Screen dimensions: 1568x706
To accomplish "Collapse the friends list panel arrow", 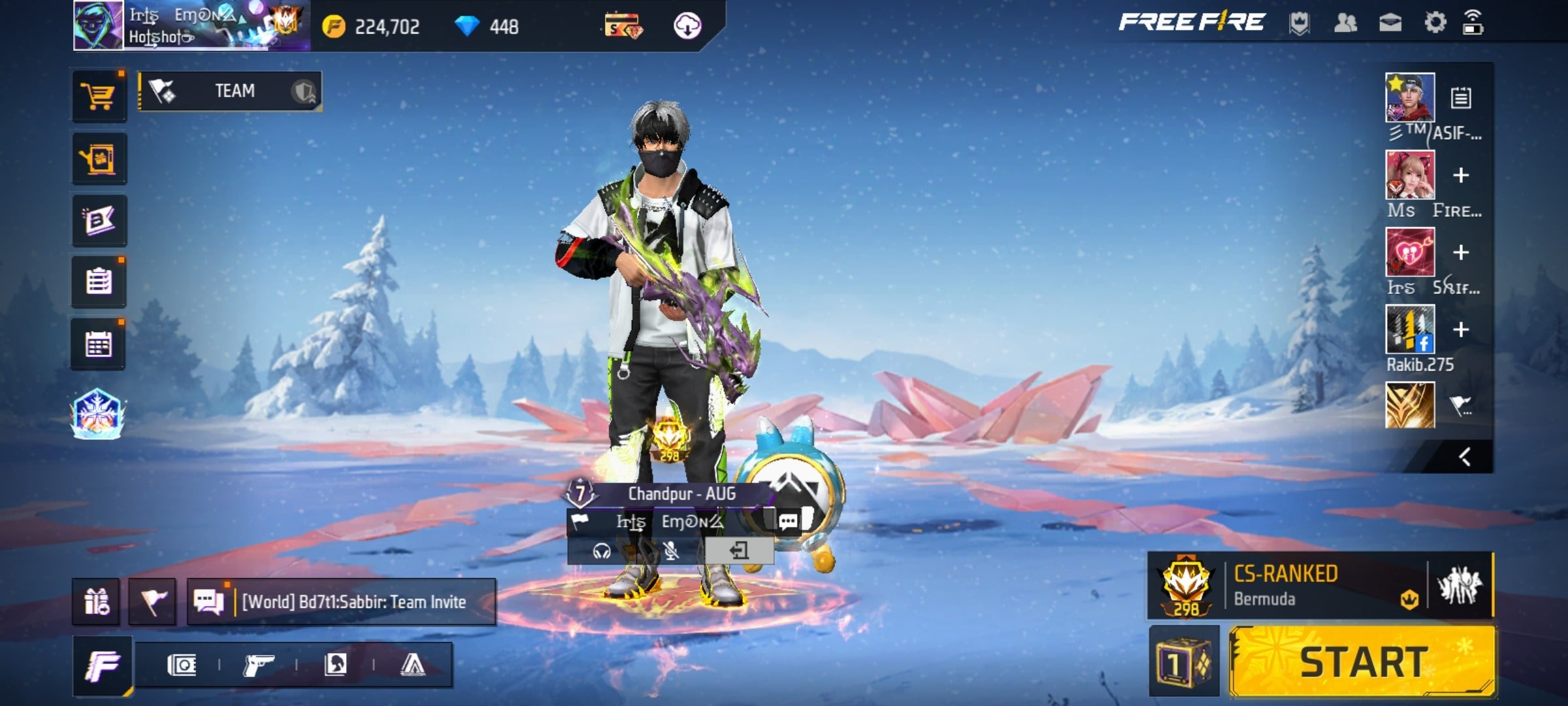I will [x=1465, y=456].
